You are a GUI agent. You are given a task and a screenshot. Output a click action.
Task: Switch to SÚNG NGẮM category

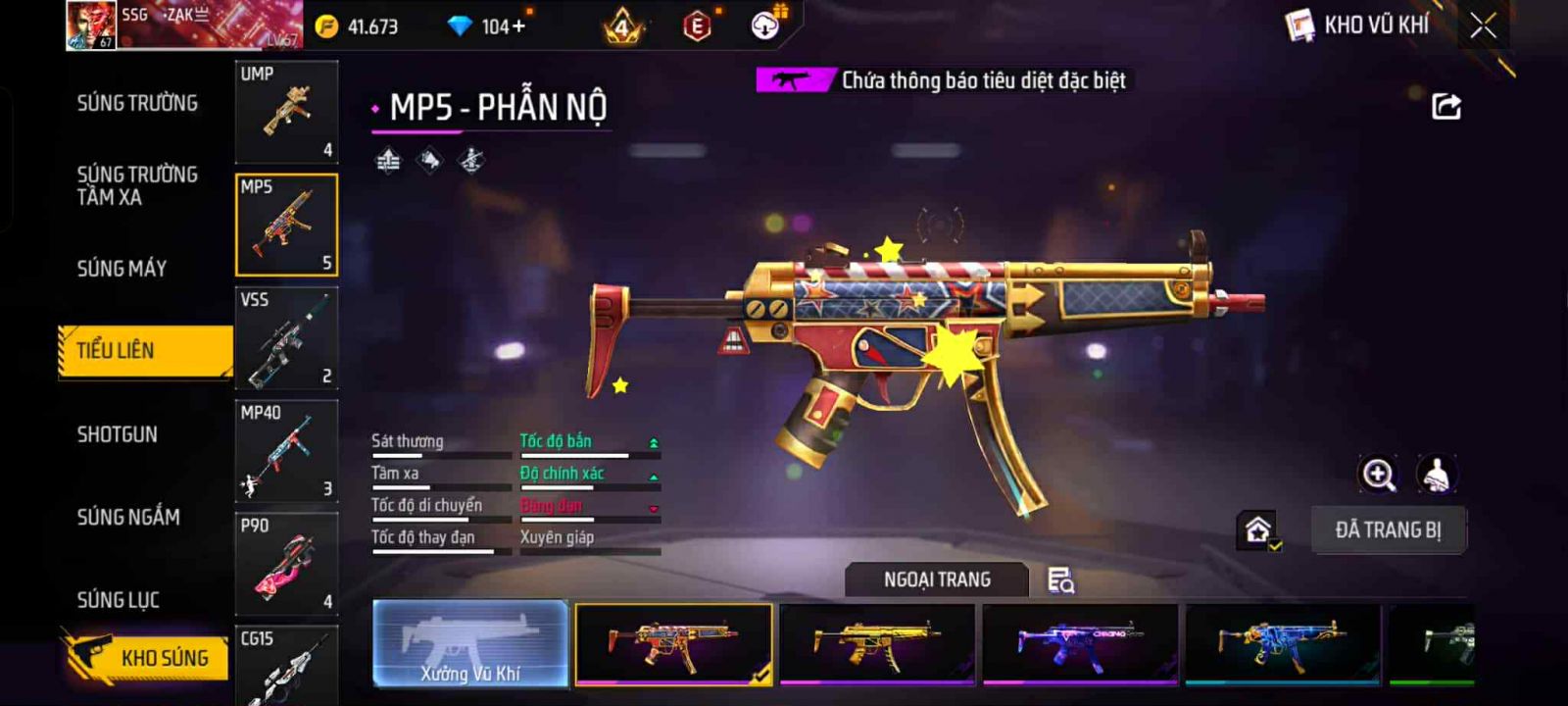pos(128,517)
